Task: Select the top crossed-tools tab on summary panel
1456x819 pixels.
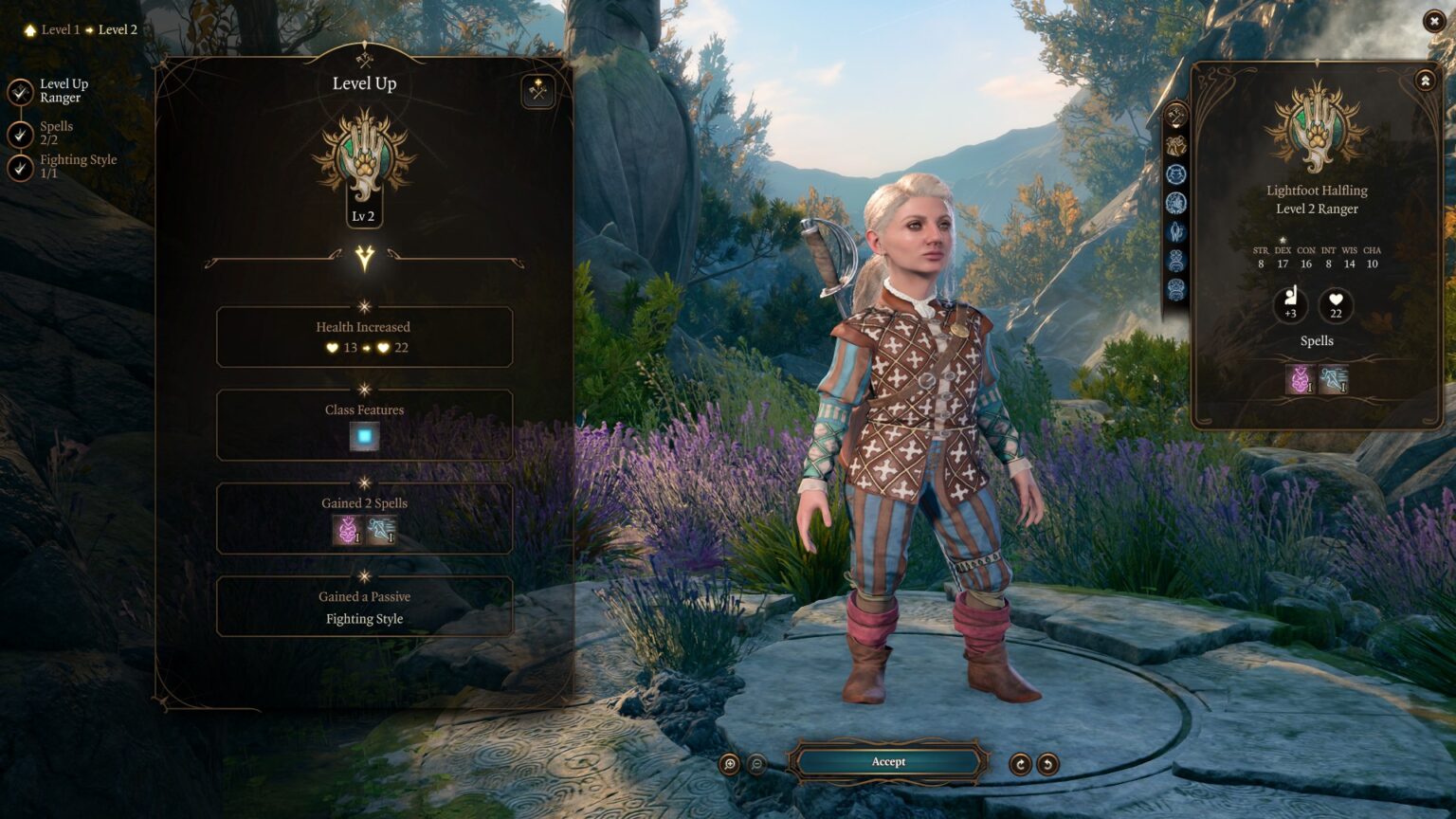Action: pos(1176,117)
